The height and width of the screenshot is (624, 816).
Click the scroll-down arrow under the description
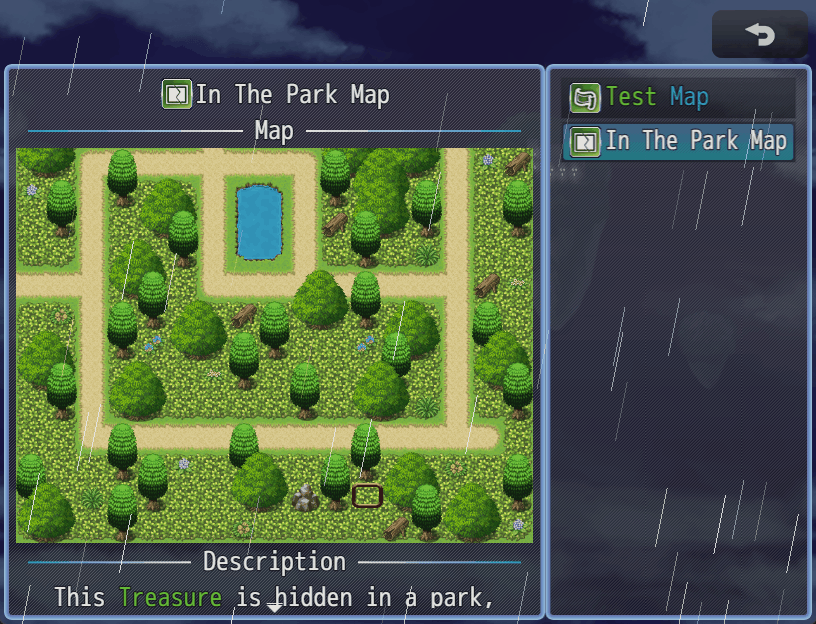click(274, 607)
